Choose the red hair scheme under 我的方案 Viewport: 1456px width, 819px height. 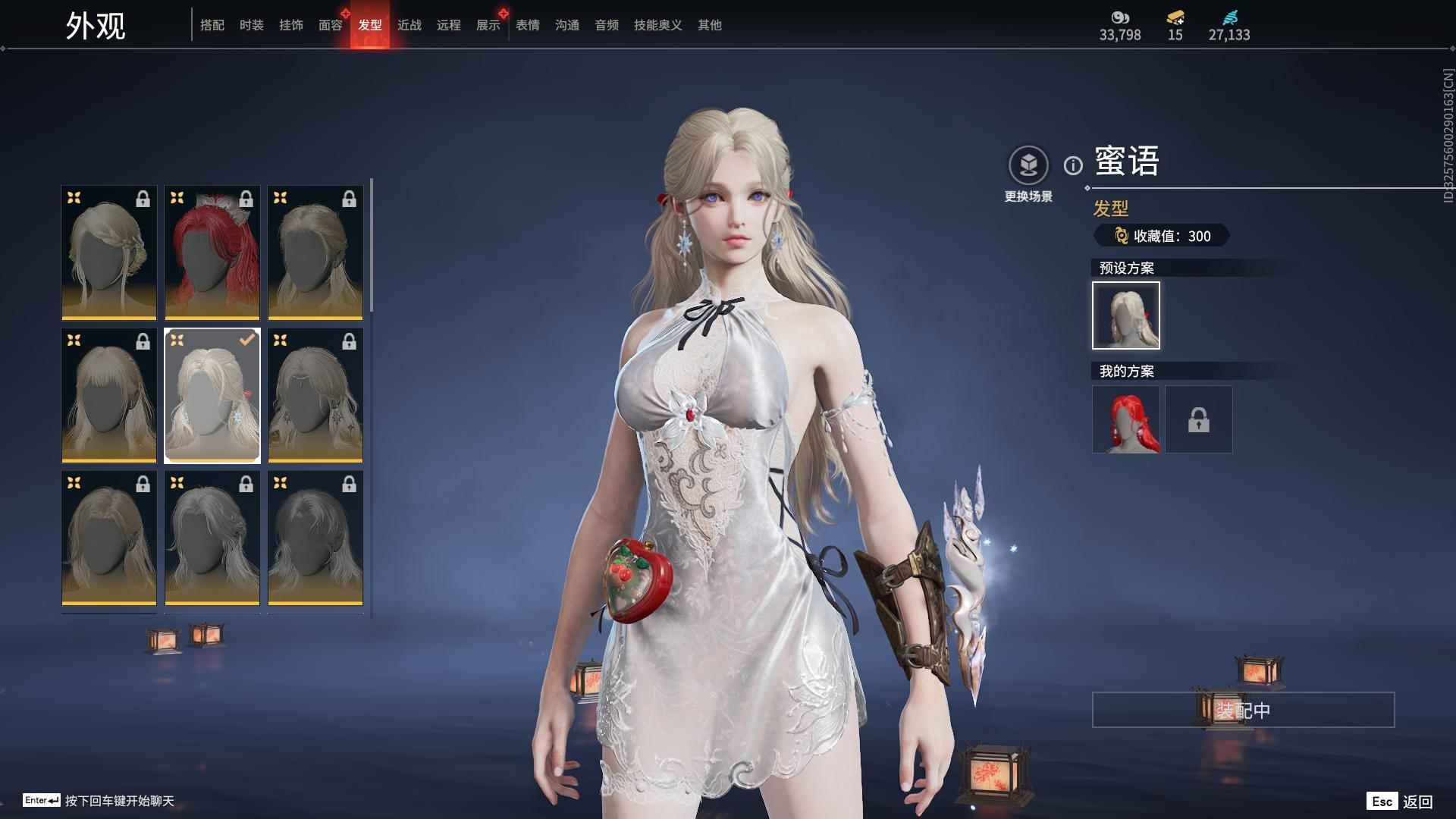(1126, 419)
